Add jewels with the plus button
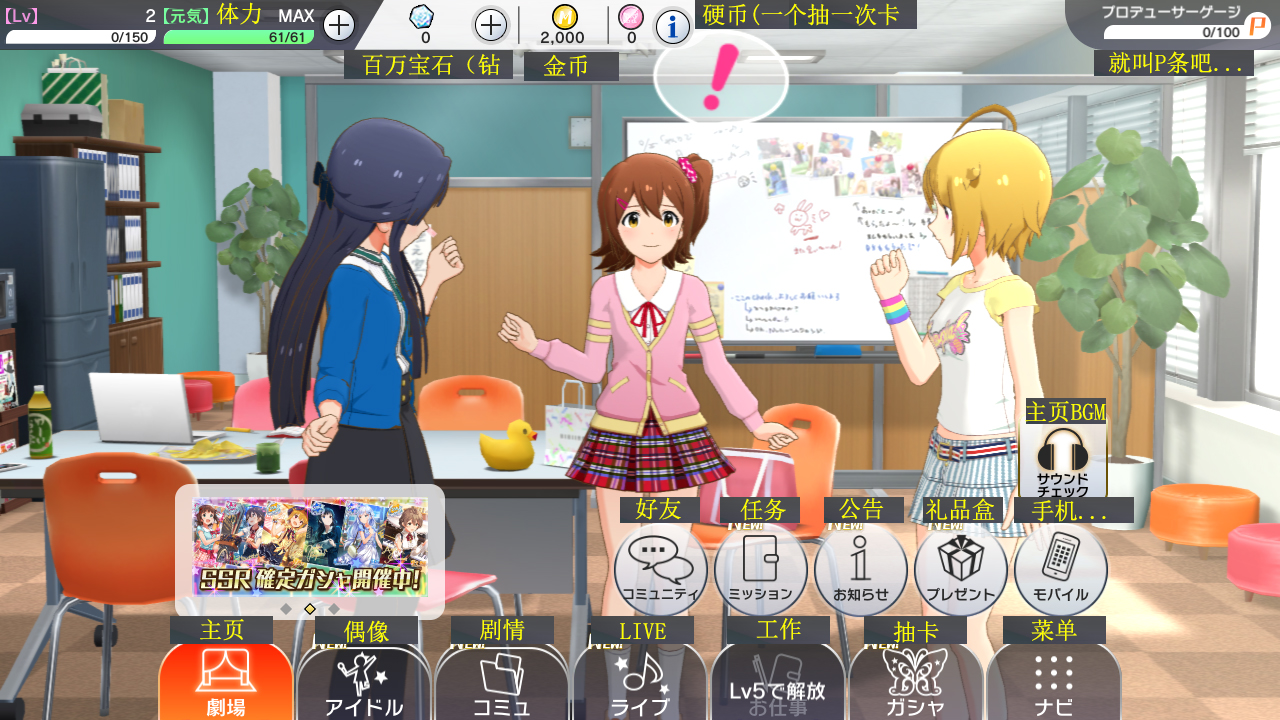 coord(490,25)
